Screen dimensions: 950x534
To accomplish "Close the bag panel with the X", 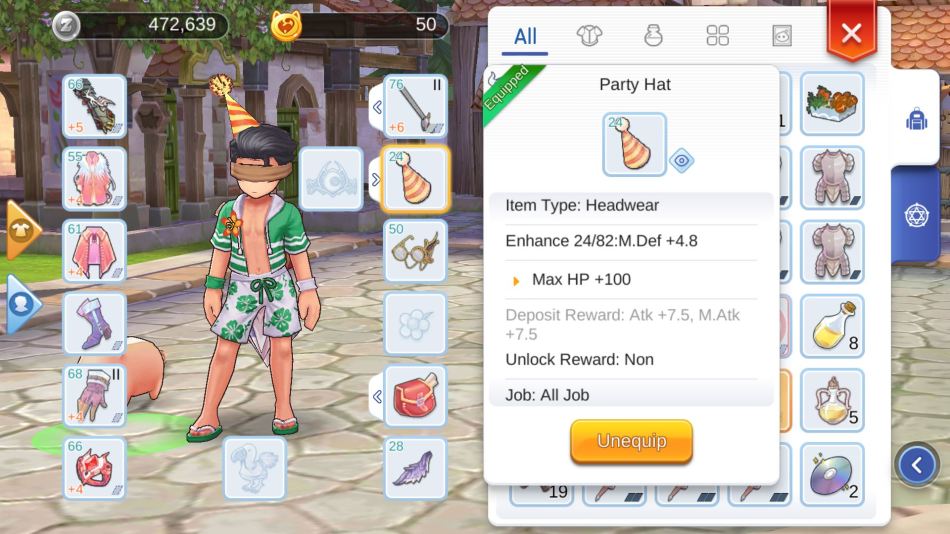I will (x=851, y=33).
